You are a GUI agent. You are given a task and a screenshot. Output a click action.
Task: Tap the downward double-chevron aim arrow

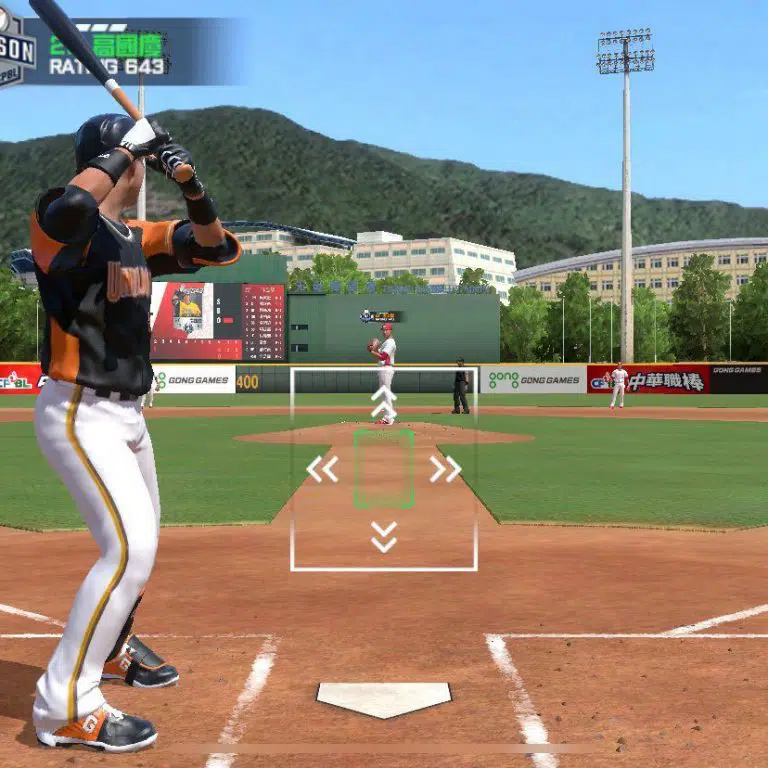tap(384, 536)
